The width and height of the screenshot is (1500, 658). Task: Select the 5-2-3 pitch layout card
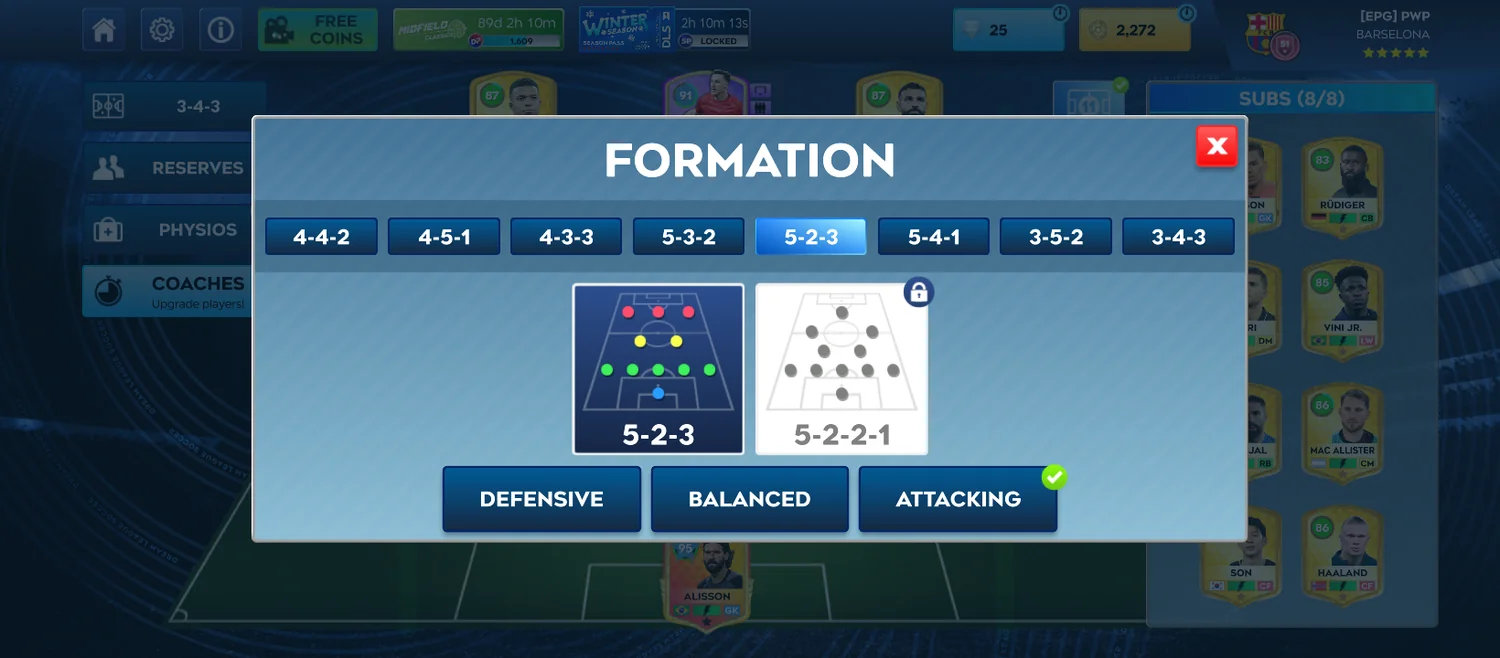tap(658, 369)
